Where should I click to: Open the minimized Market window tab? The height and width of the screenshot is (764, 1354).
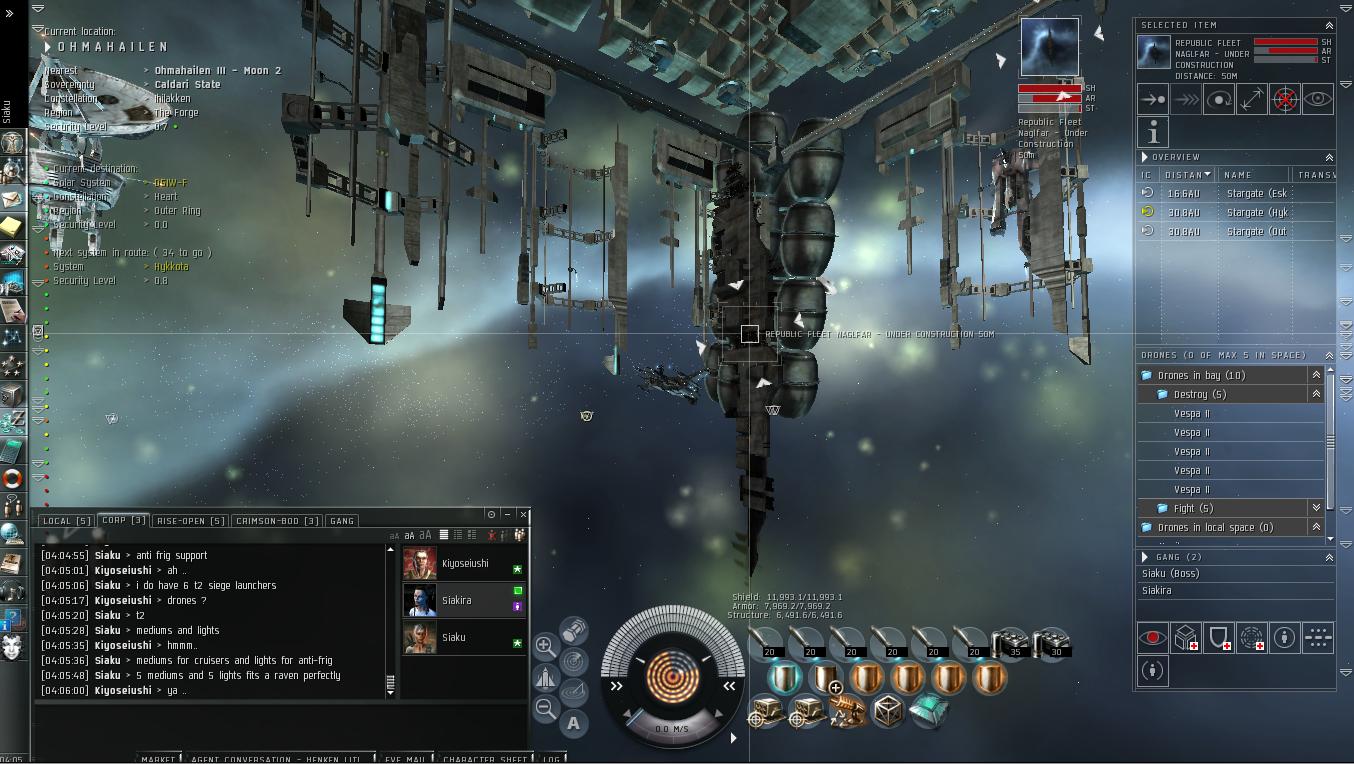point(159,758)
